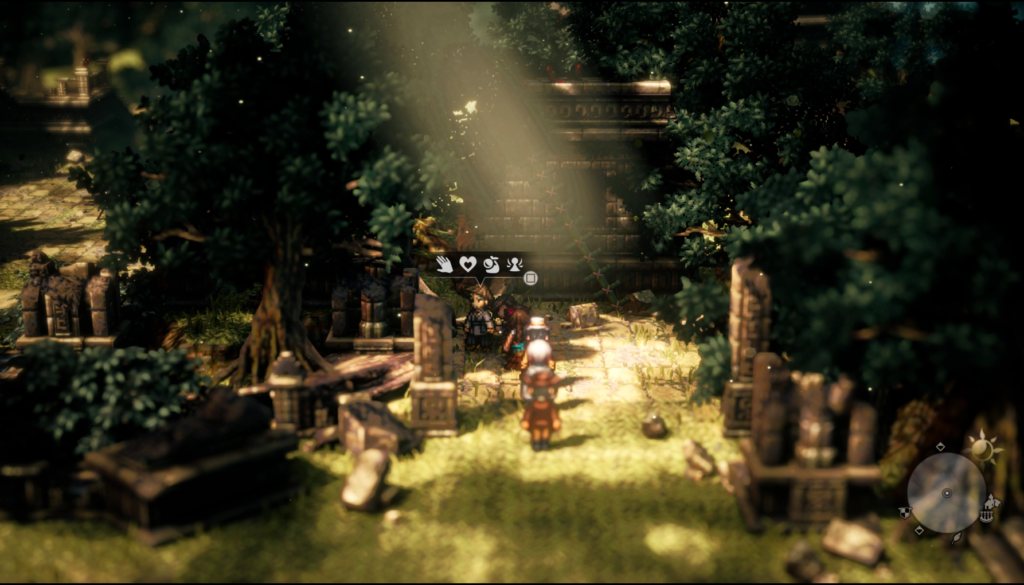Pick the winged figure path action icon
1024x585 pixels.
pyautogui.click(x=516, y=264)
